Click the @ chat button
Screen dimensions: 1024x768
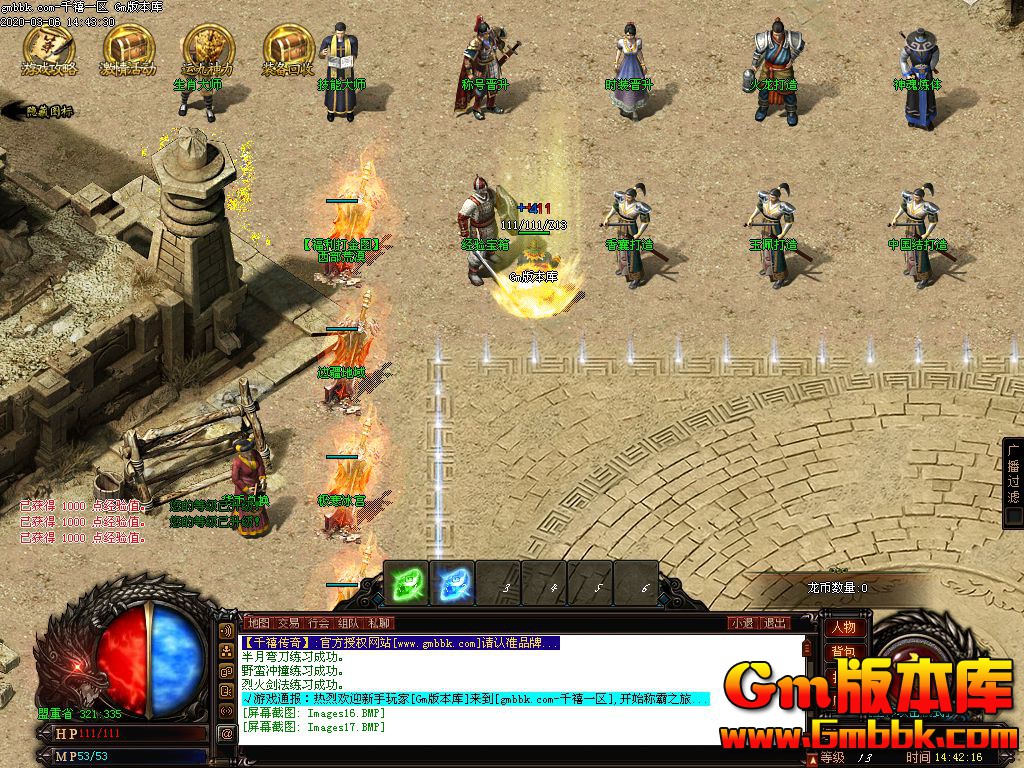(227, 733)
